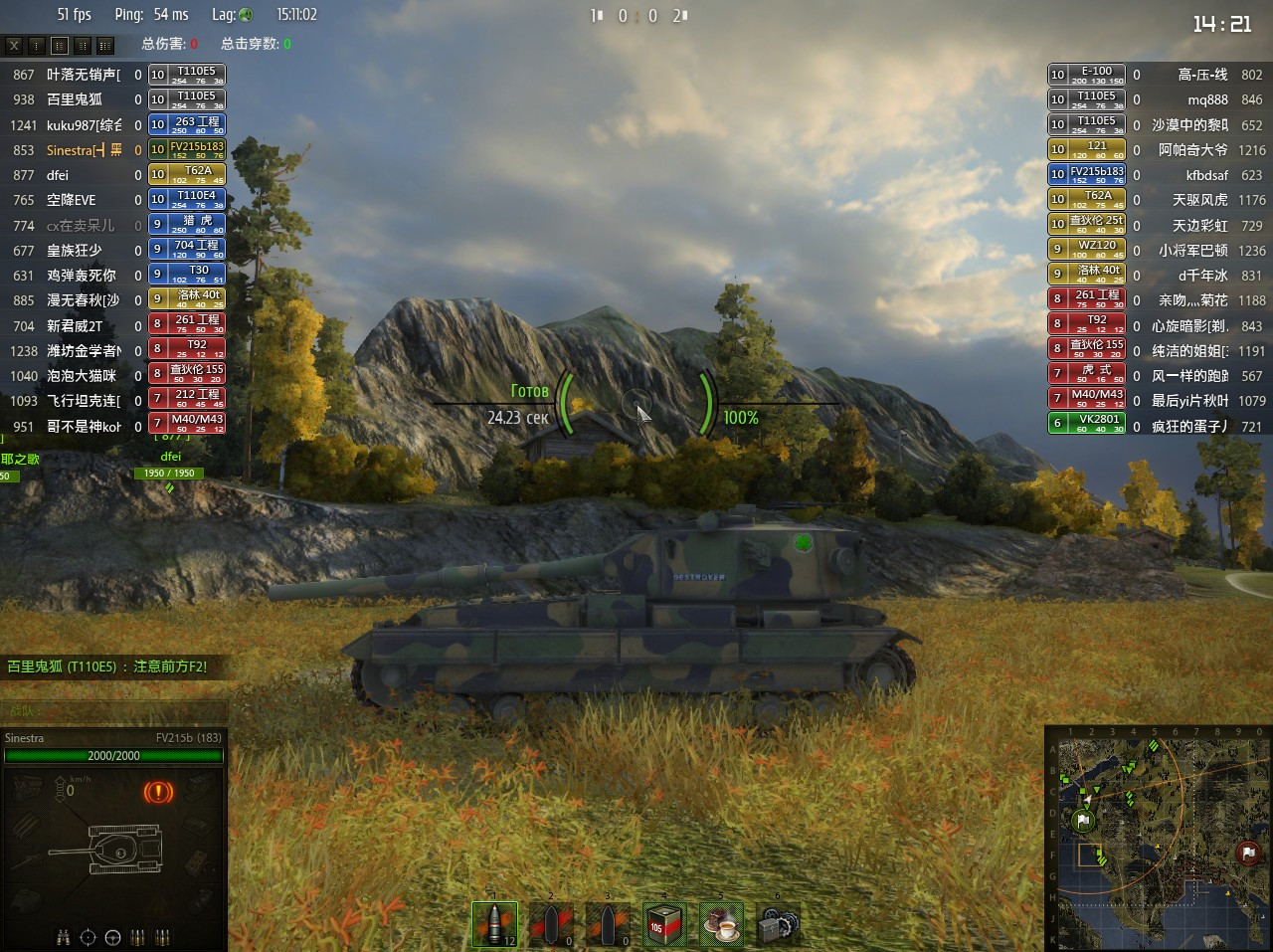Viewport: 1273px width, 952px height.
Task: Click the FV215b 2000/2000 health bar
Action: tap(112, 755)
